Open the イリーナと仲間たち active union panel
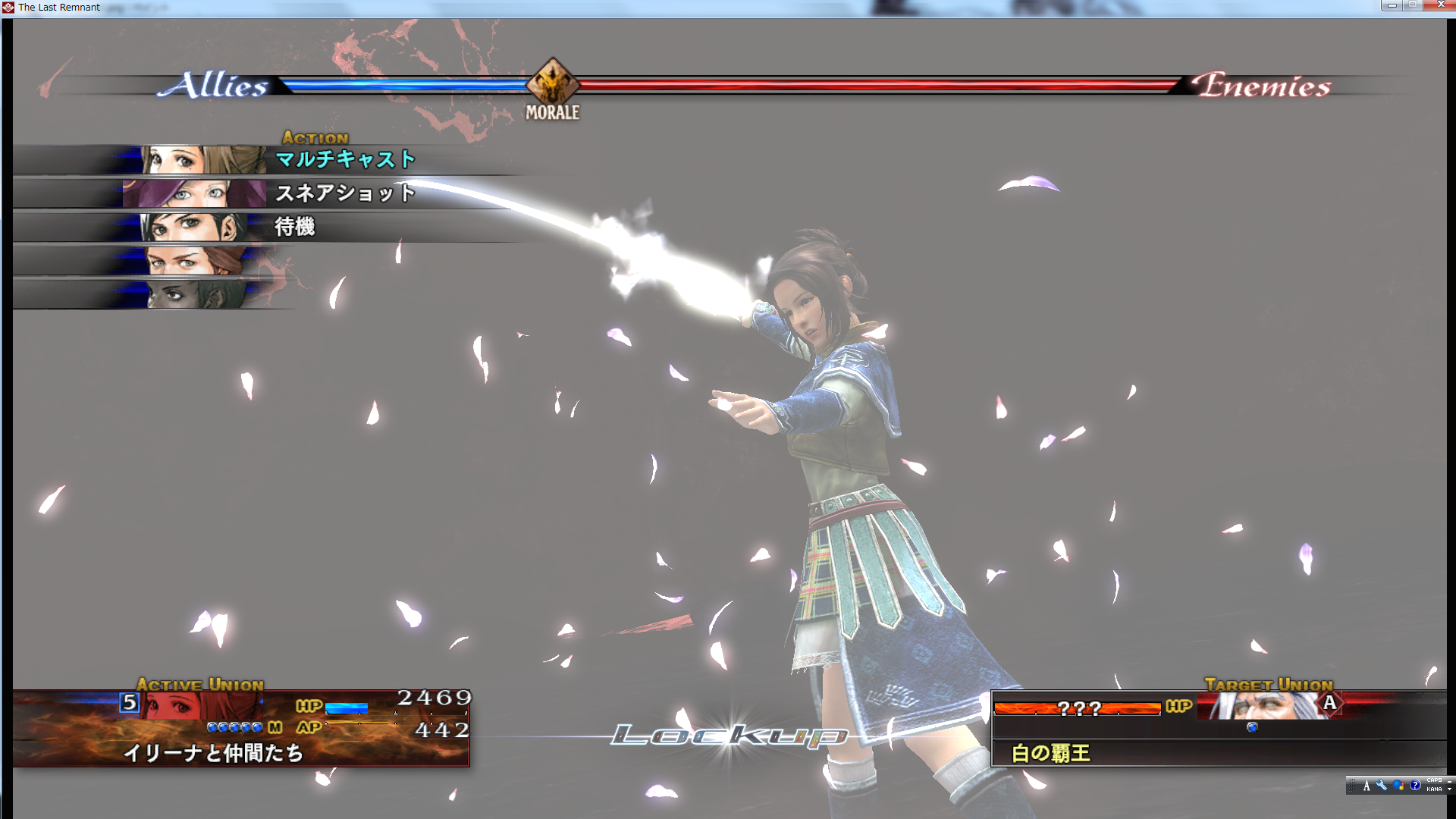Screen dimensions: 1456x819 tap(213, 752)
